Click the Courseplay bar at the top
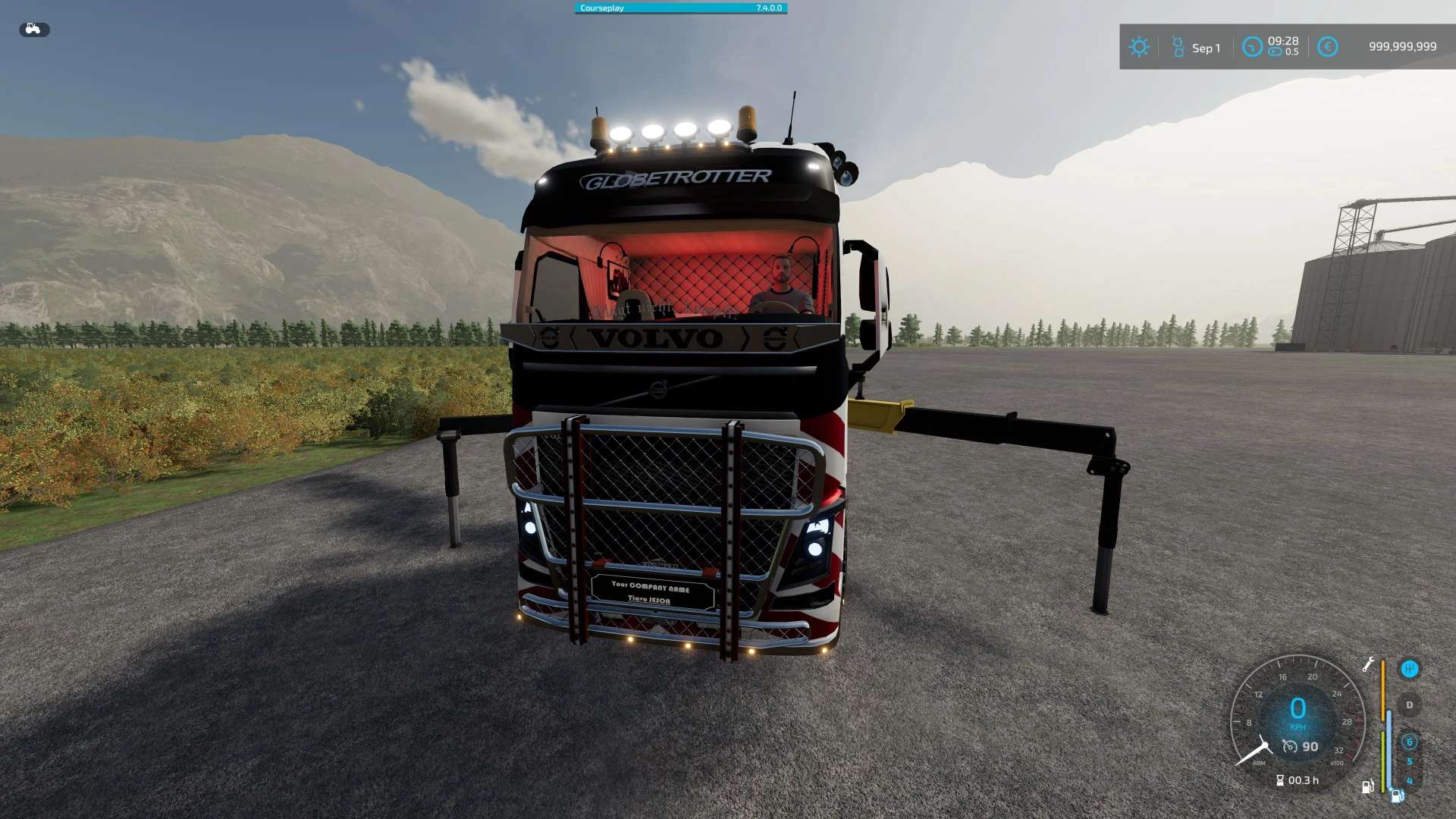The width and height of the screenshot is (1456, 819). point(680,8)
